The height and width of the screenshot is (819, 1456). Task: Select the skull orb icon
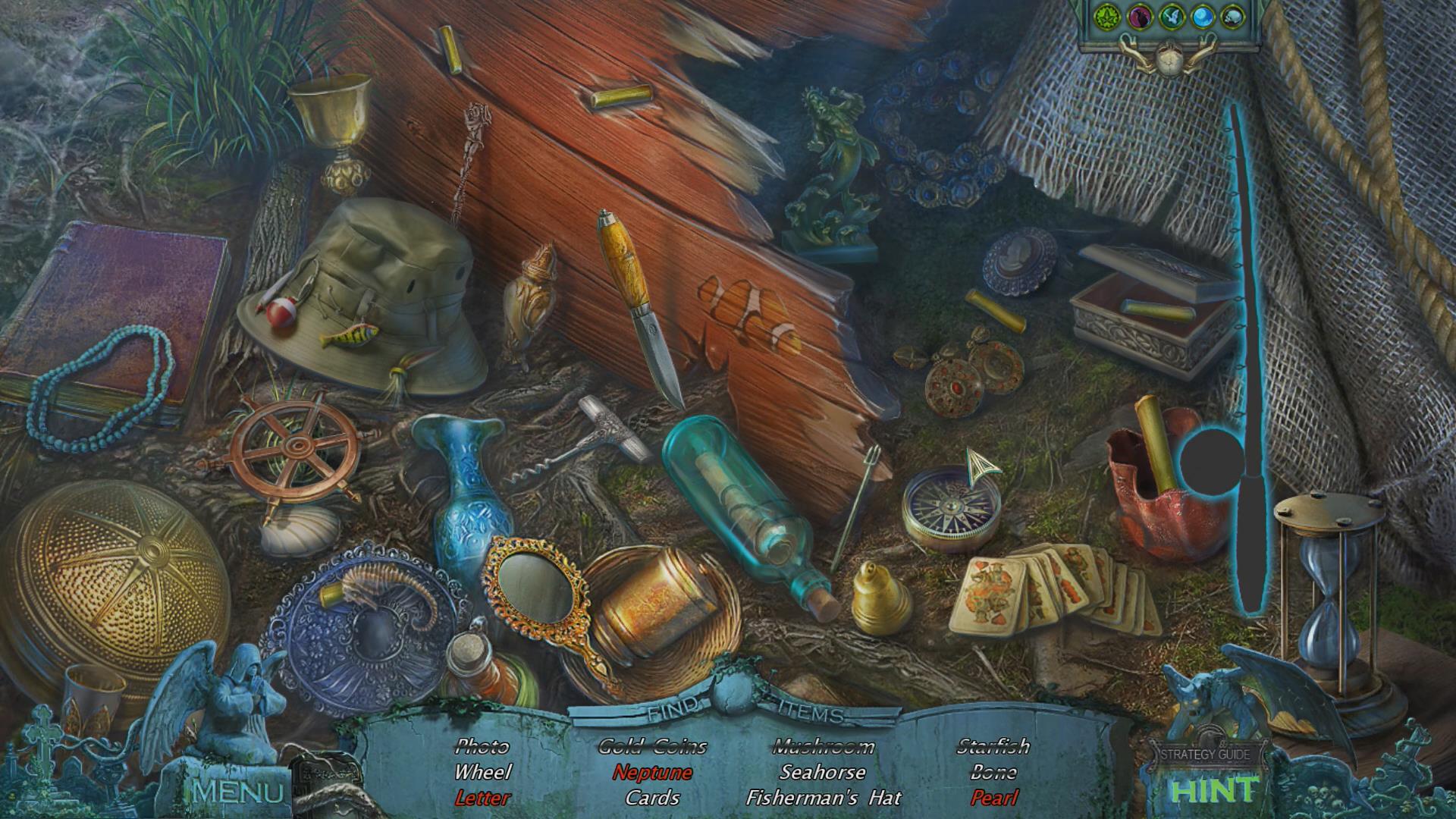[x=1234, y=17]
